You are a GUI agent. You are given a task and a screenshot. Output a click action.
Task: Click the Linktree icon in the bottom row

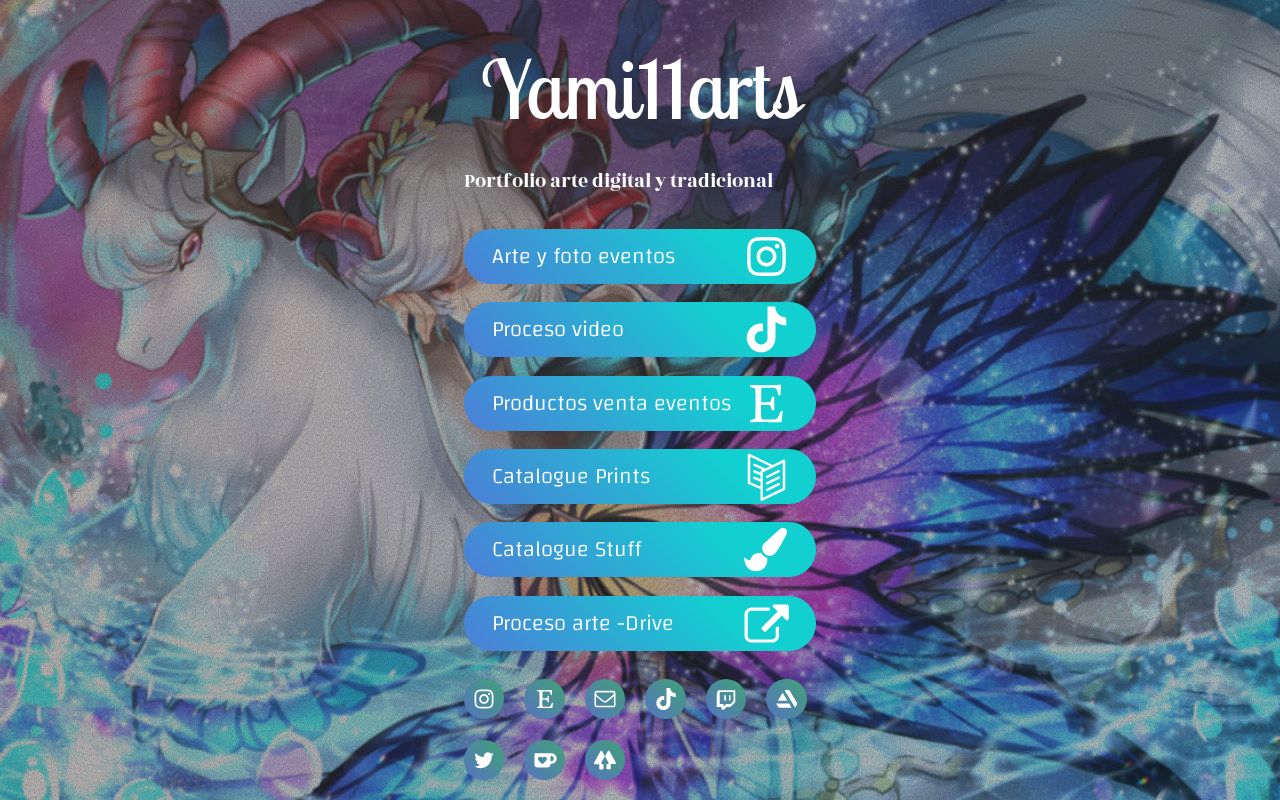[x=605, y=760]
